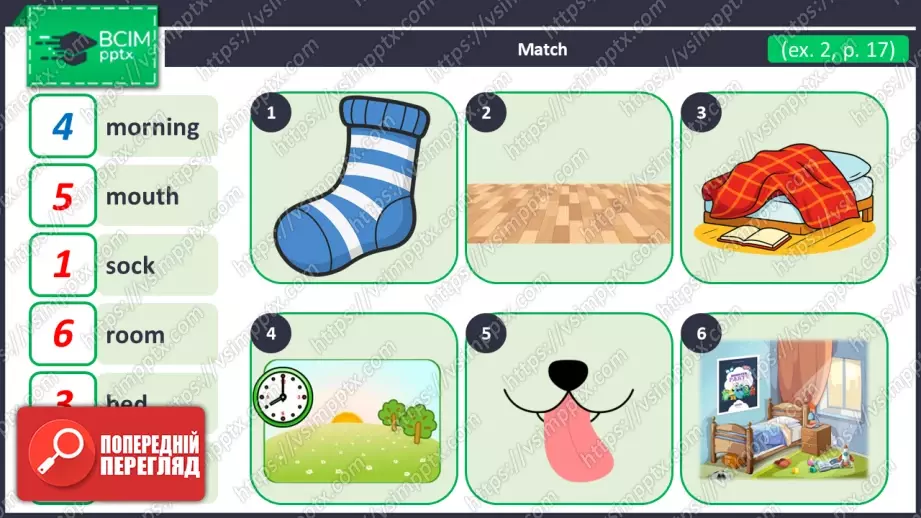Choose the wooden floor picture card
Viewport: 921px width, 518px height.
pyautogui.click(x=568, y=187)
